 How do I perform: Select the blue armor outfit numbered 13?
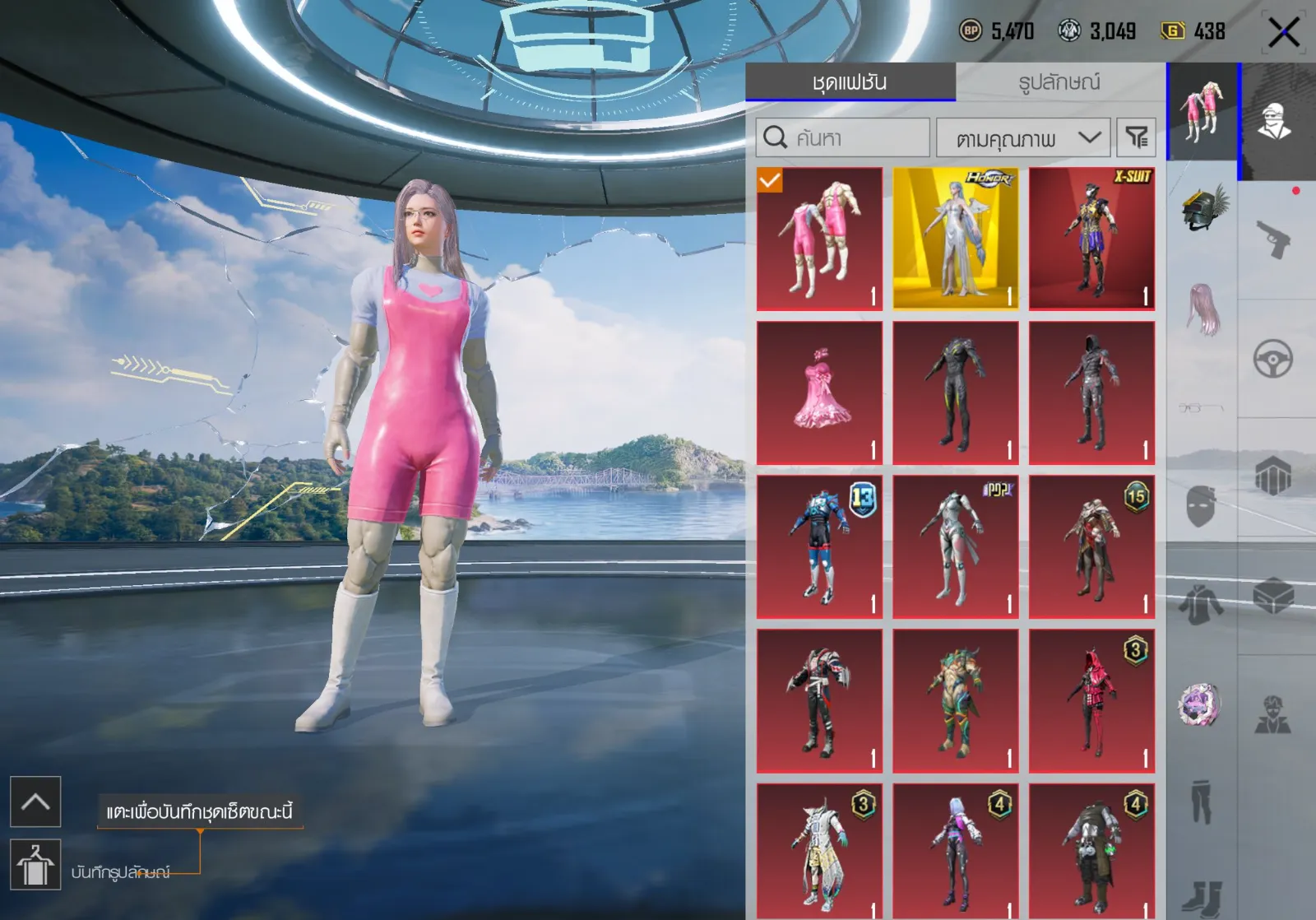pos(819,546)
